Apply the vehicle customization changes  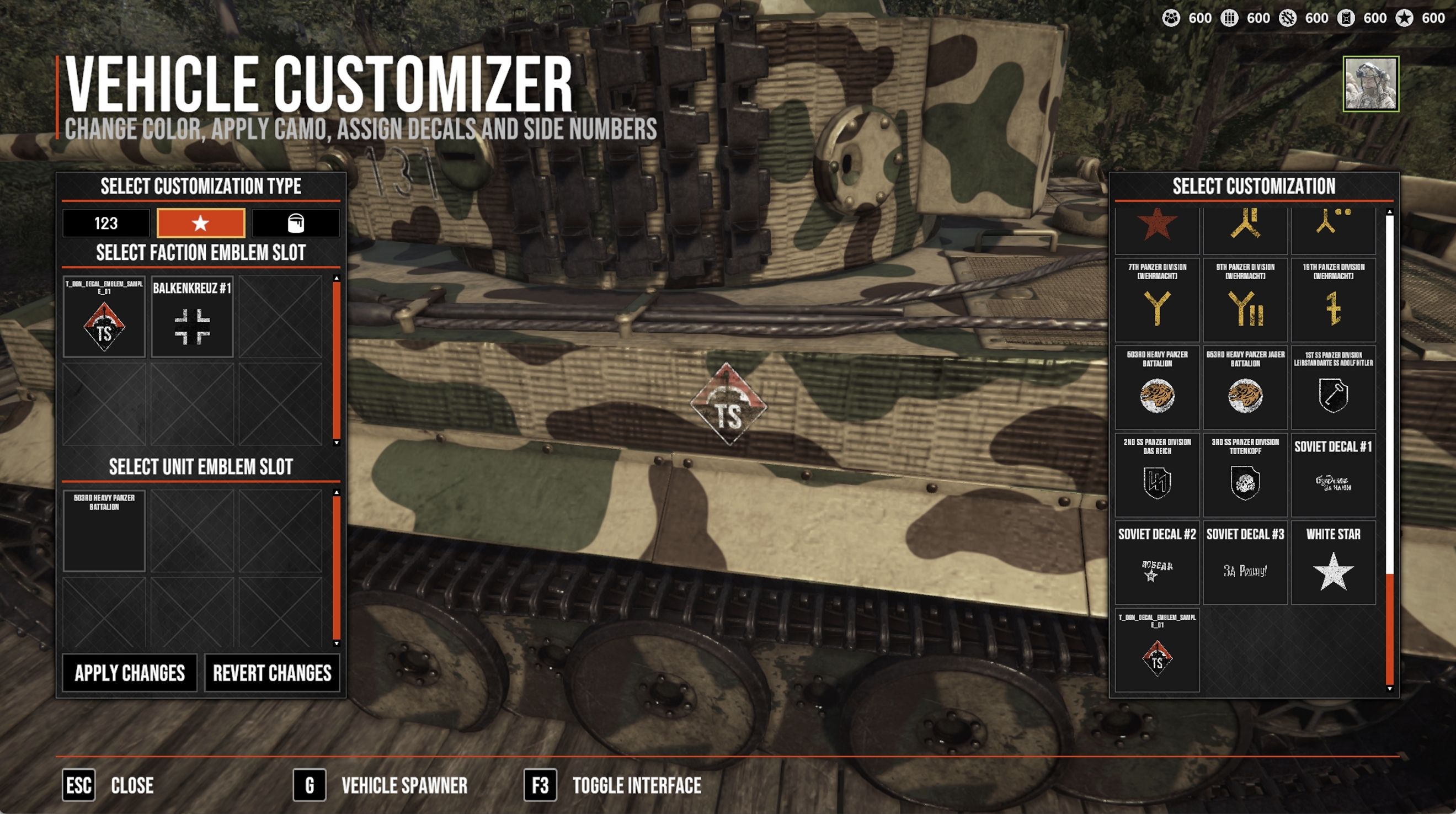130,673
